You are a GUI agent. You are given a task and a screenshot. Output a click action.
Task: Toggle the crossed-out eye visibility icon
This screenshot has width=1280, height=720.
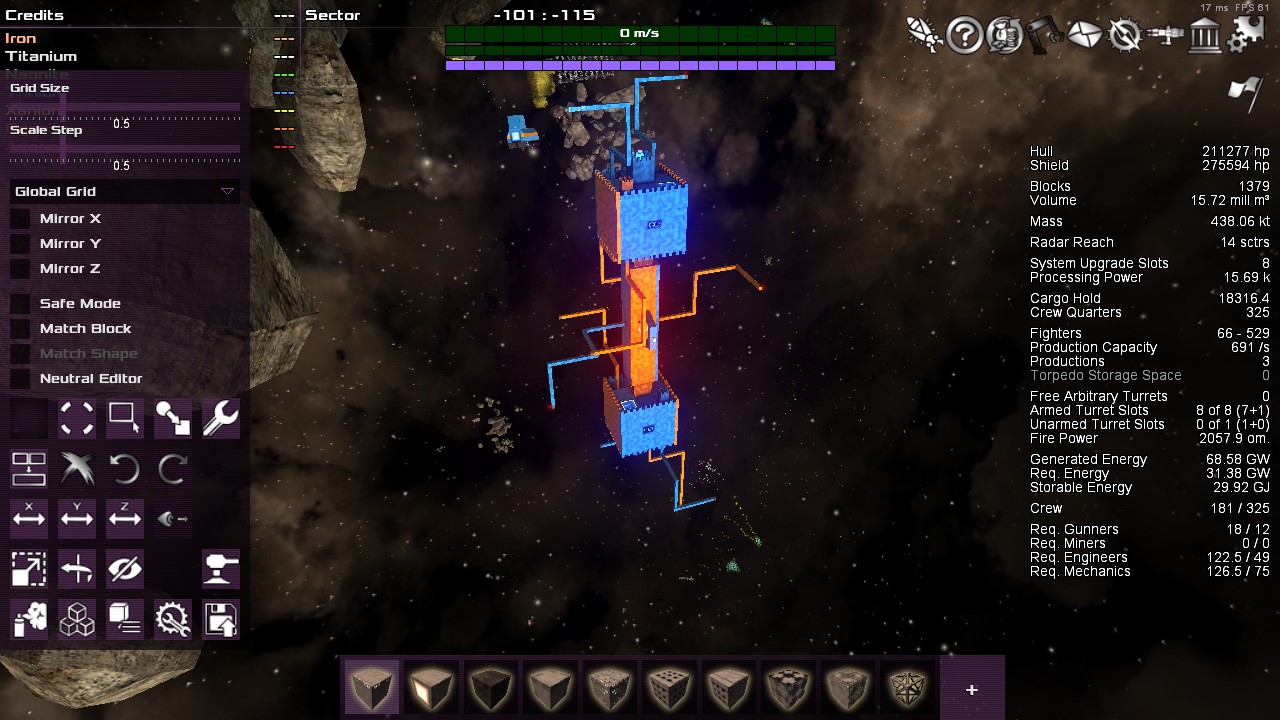click(x=125, y=569)
